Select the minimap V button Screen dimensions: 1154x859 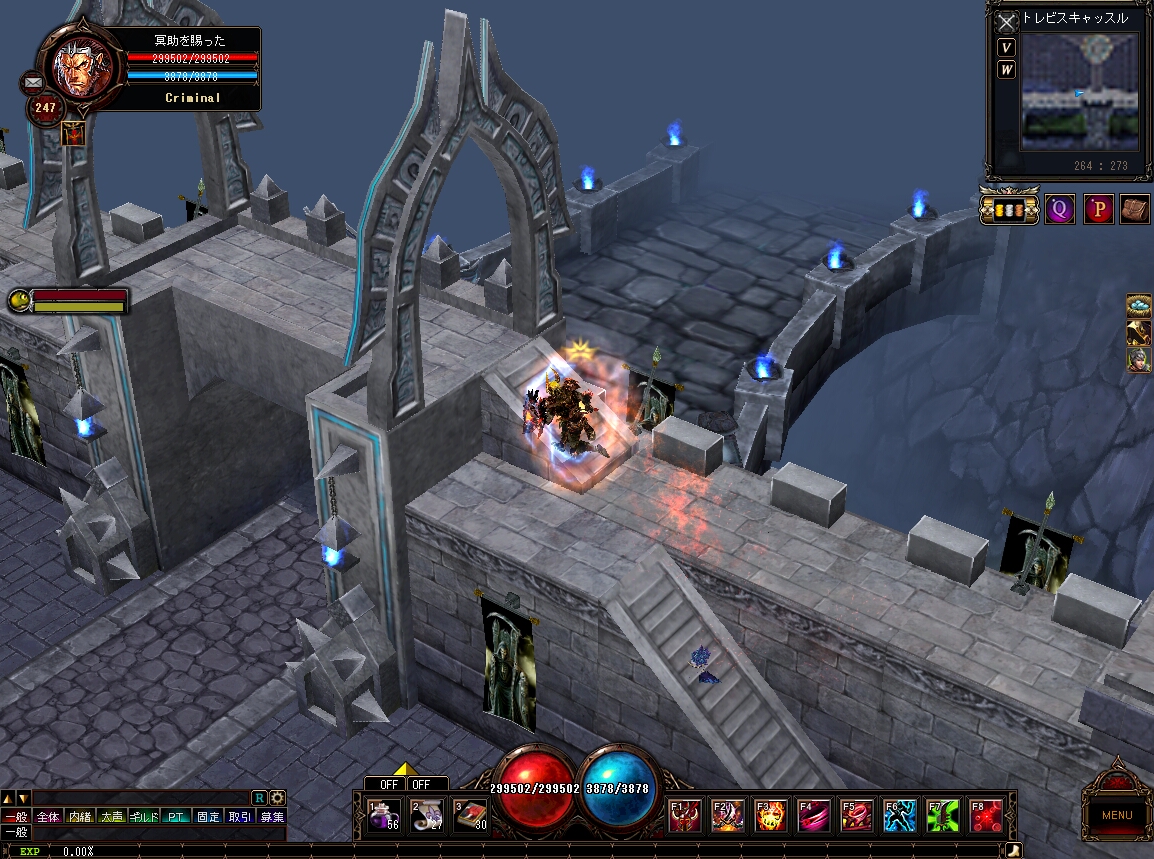click(1006, 48)
